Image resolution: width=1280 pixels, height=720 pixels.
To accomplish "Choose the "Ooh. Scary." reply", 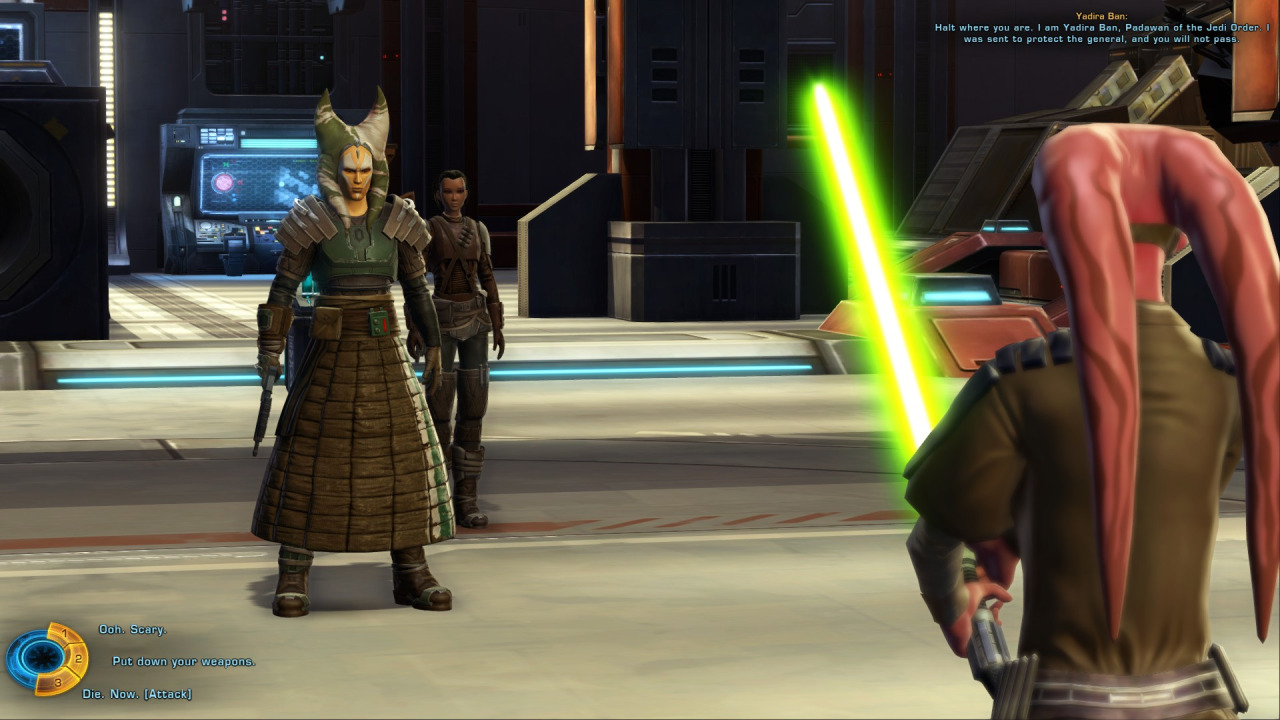I will click(132, 630).
